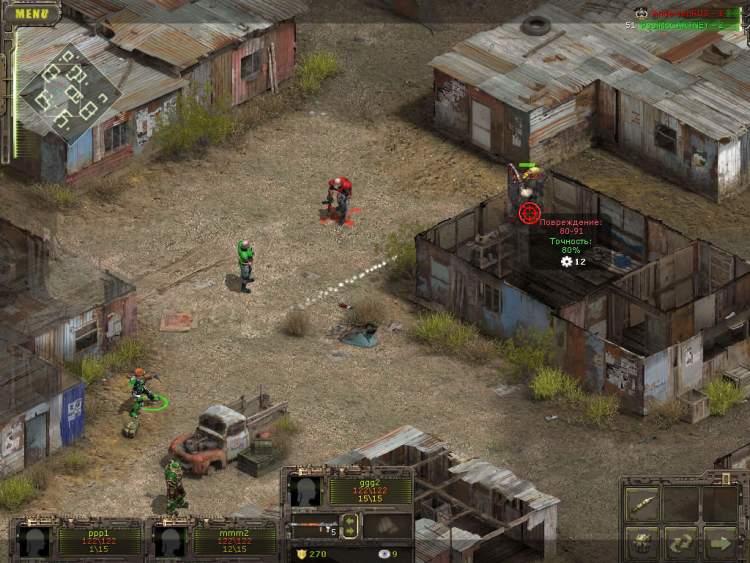Viewport: 750px width, 563px height.
Task: End turn with the right arrow button
Action: point(720,543)
